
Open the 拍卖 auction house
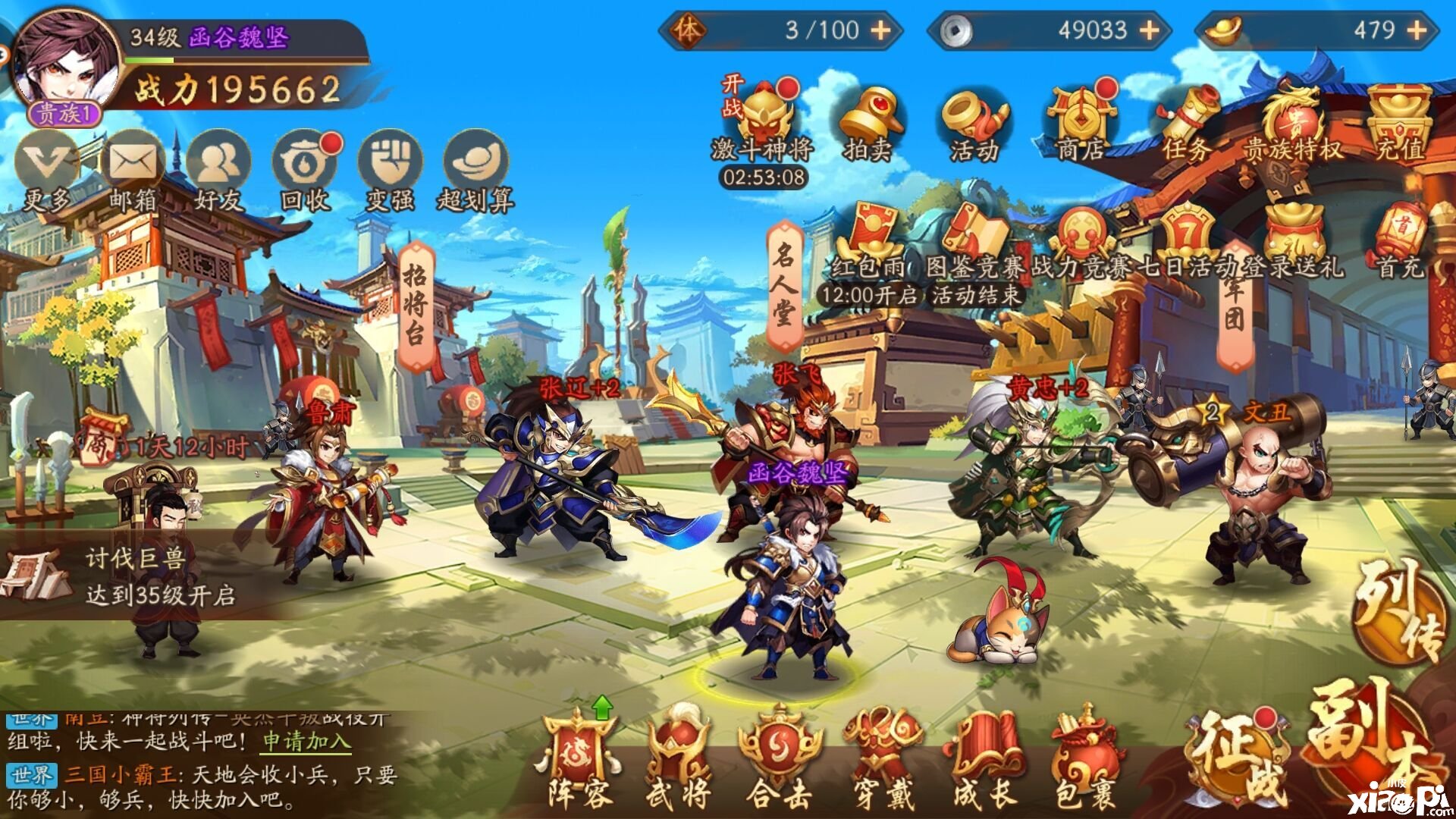(868, 121)
